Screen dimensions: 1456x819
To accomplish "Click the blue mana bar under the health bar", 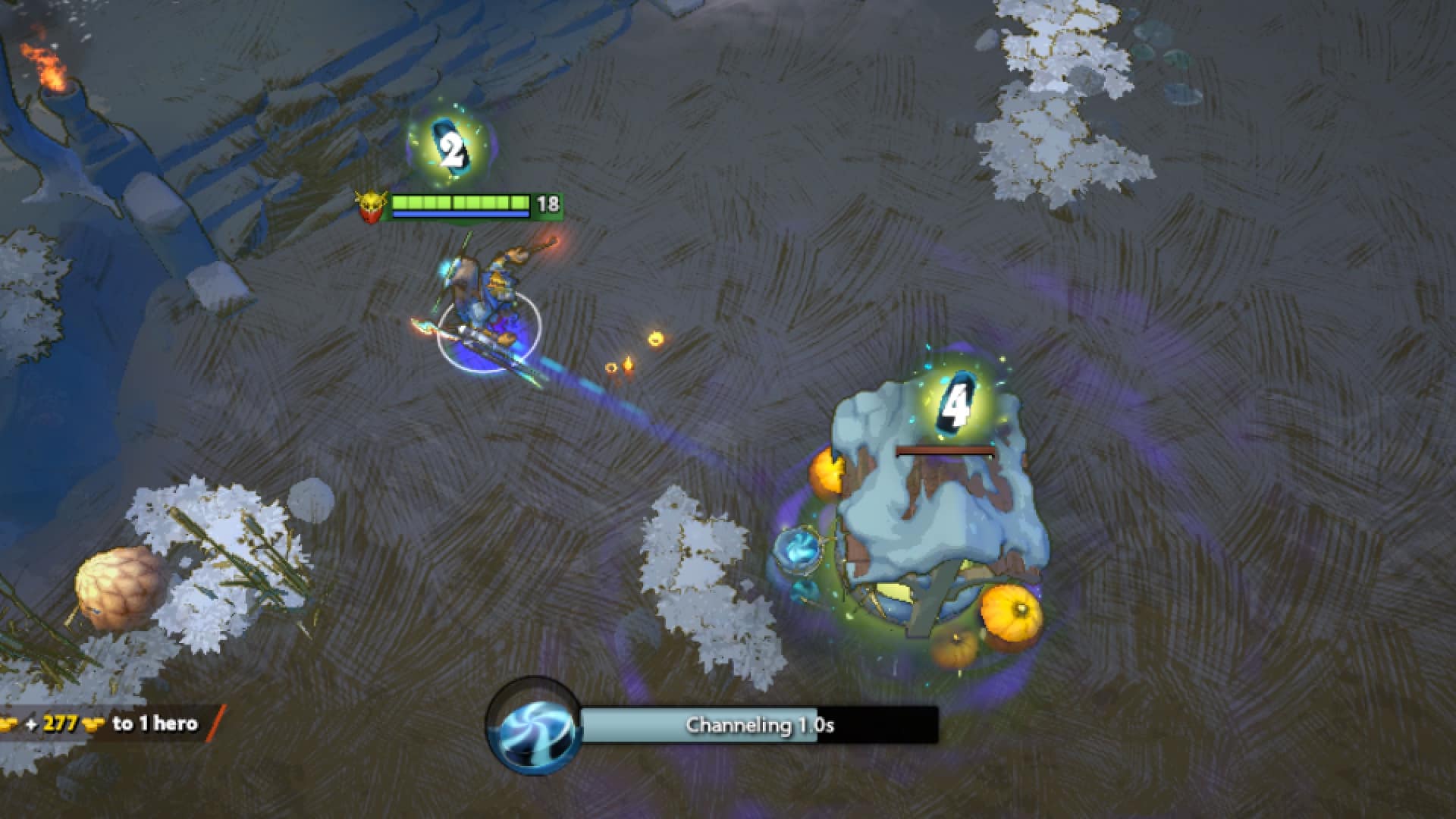I will pyautogui.click(x=459, y=215).
